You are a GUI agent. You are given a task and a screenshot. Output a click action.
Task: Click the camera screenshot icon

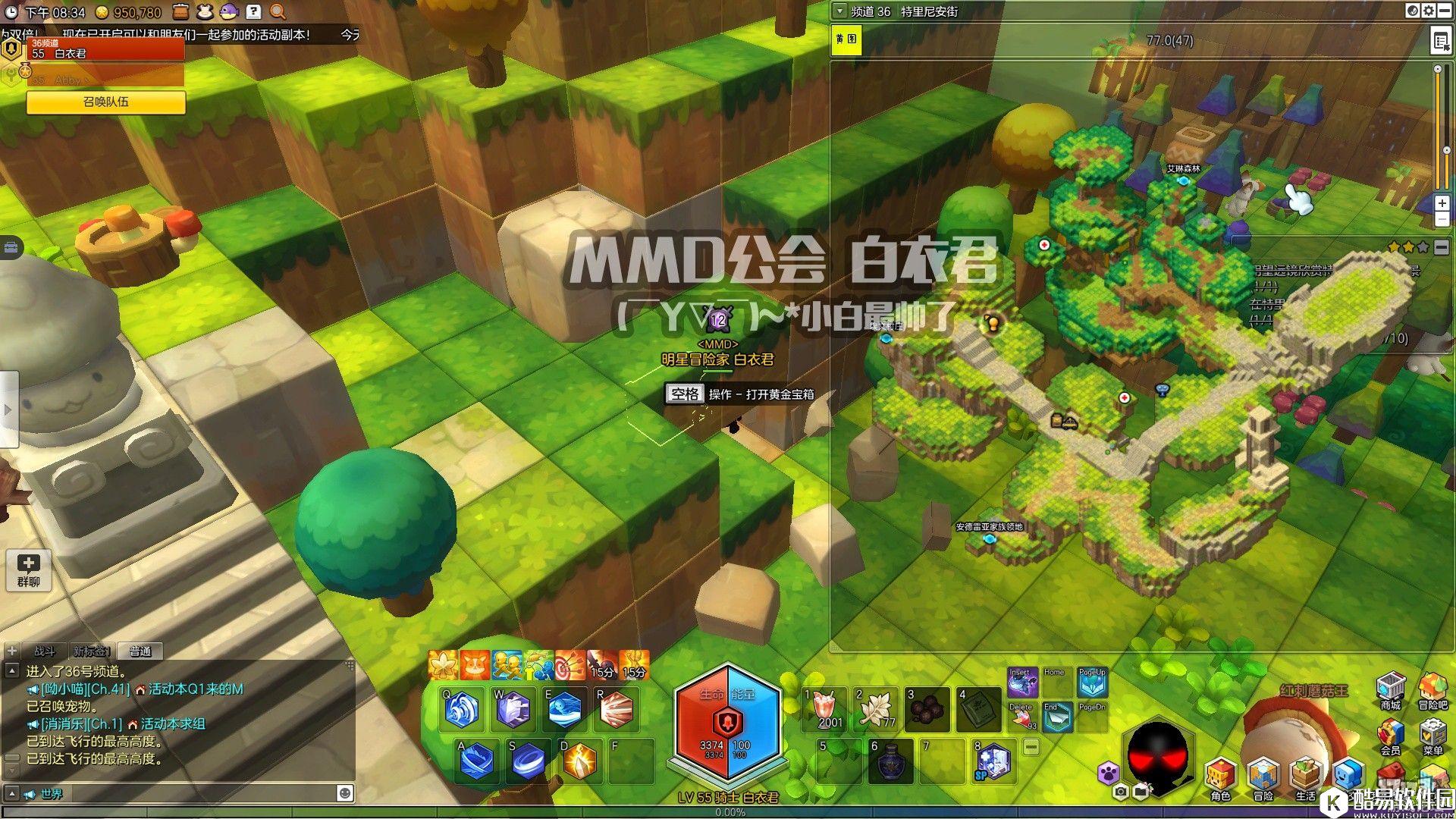point(1120,792)
